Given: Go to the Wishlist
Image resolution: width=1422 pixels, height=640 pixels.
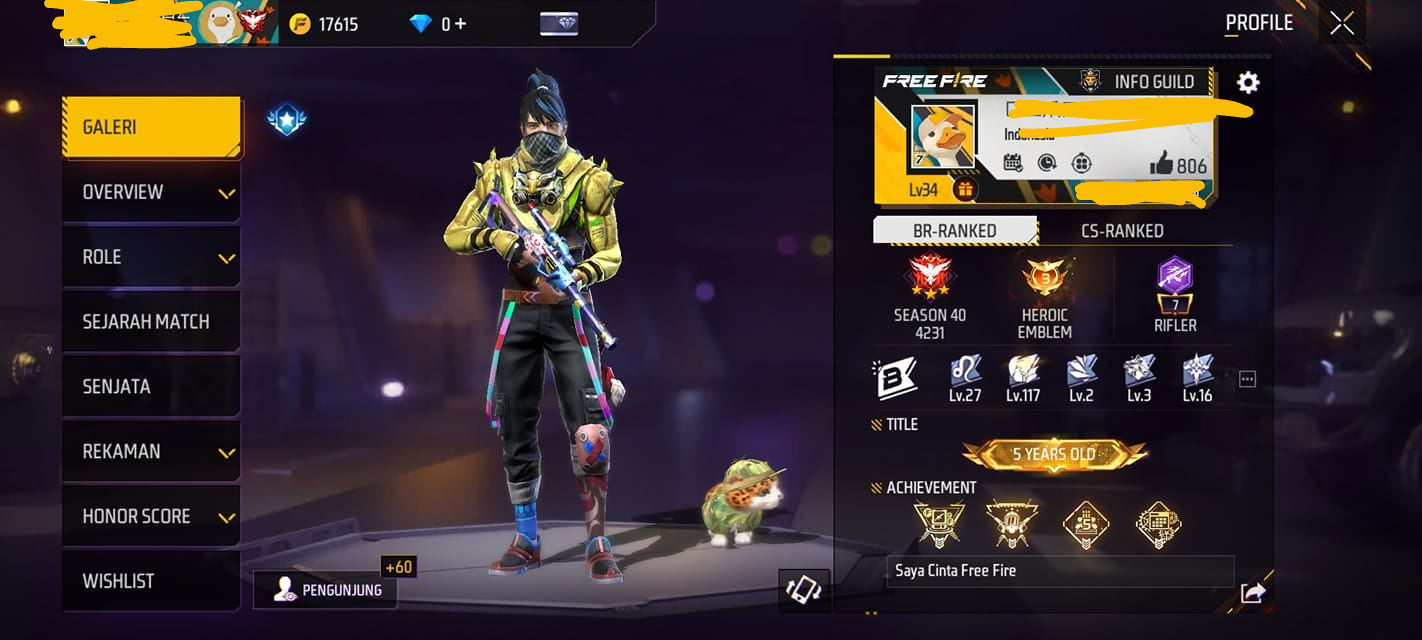Looking at the screenshot, I should [151, 581].
